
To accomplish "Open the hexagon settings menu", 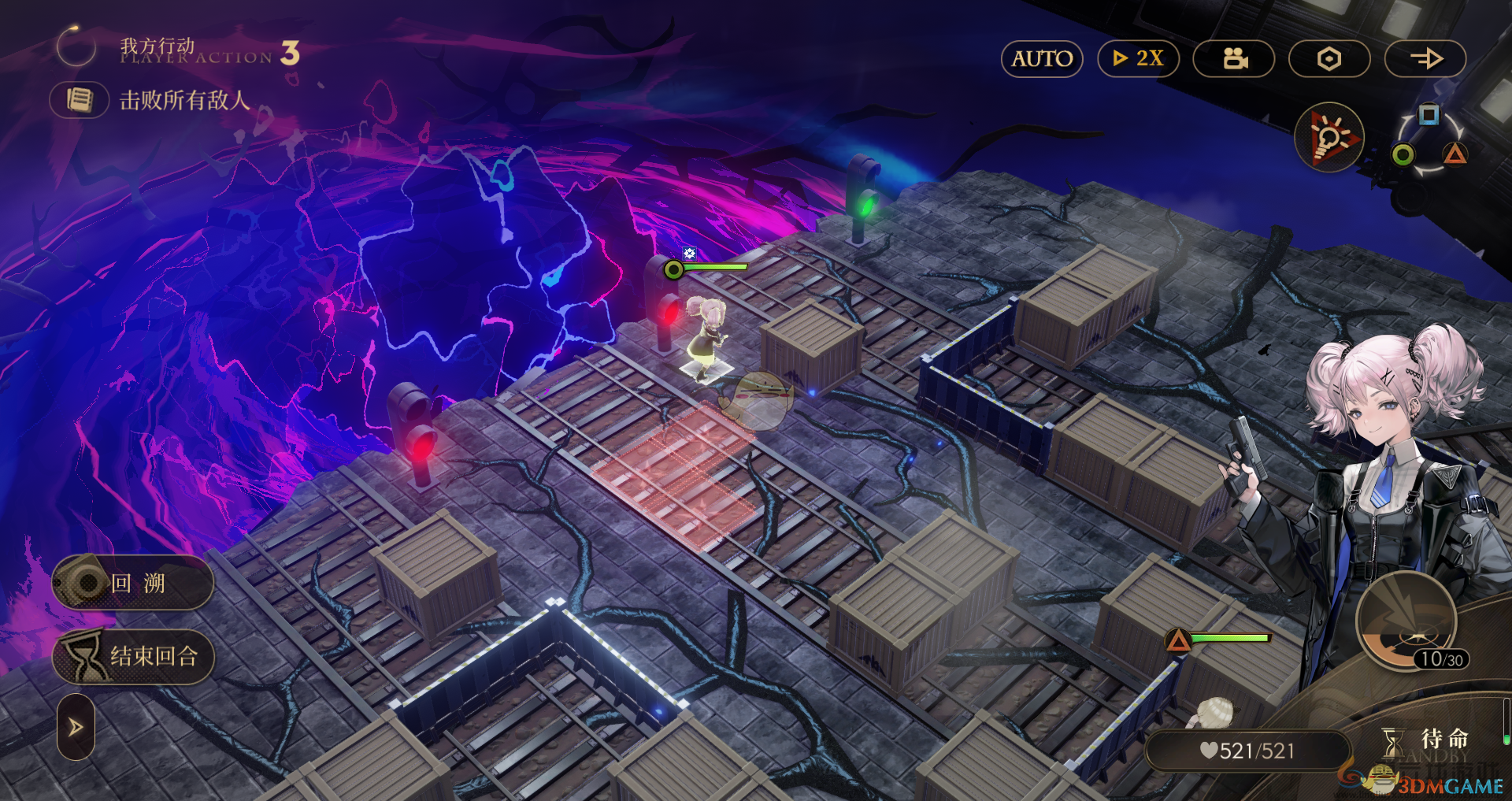I will tap(1329, 59).
